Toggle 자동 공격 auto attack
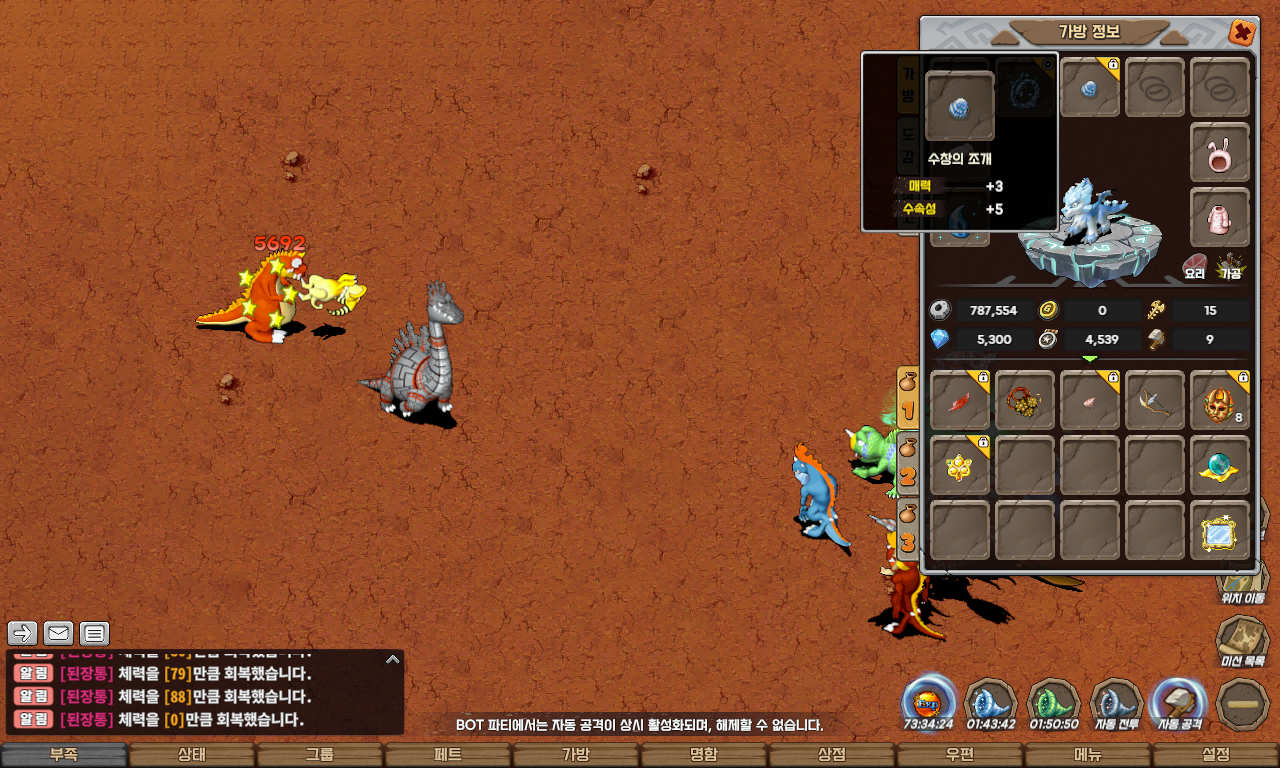Screen dimensions: 1280x768 (x=1179, y=703)
